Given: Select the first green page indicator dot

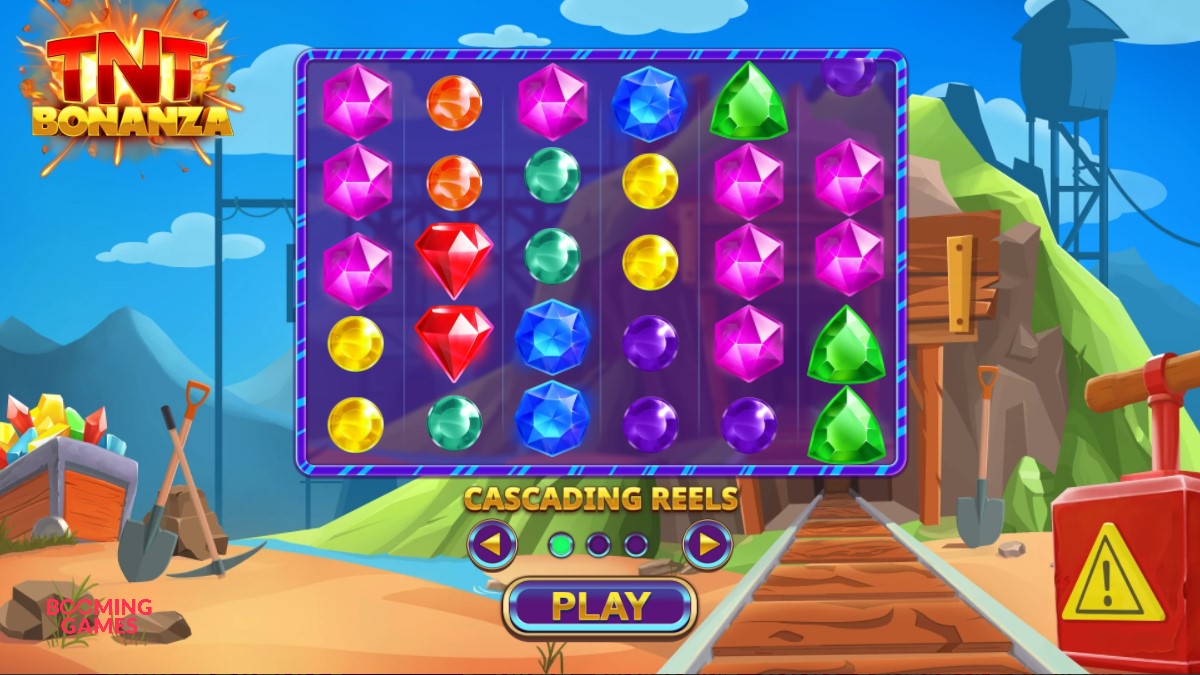Looking at the screenshot, I should click(562, 545).
